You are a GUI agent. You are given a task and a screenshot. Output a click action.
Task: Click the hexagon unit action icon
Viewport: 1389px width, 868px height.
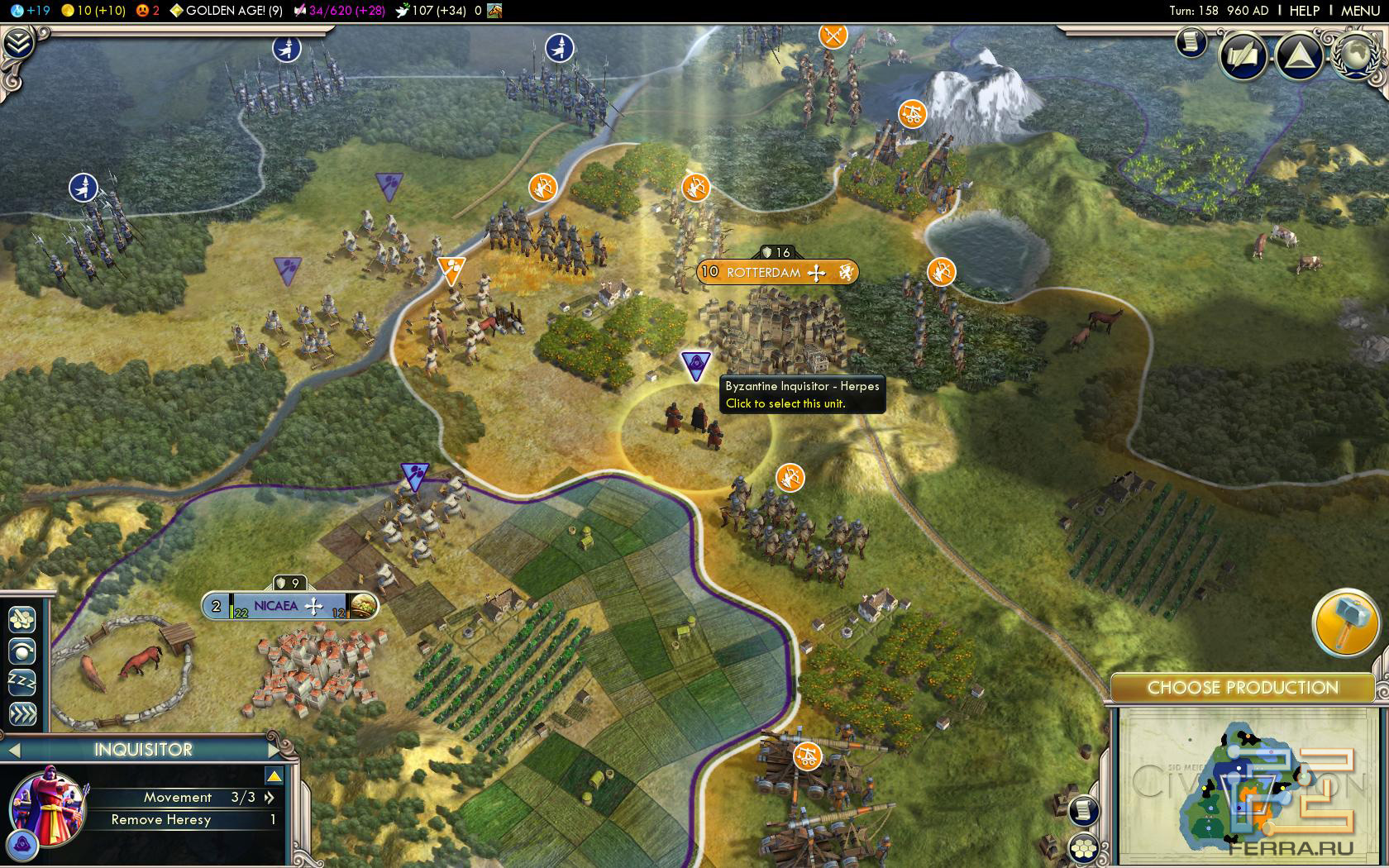click(22, 619)
